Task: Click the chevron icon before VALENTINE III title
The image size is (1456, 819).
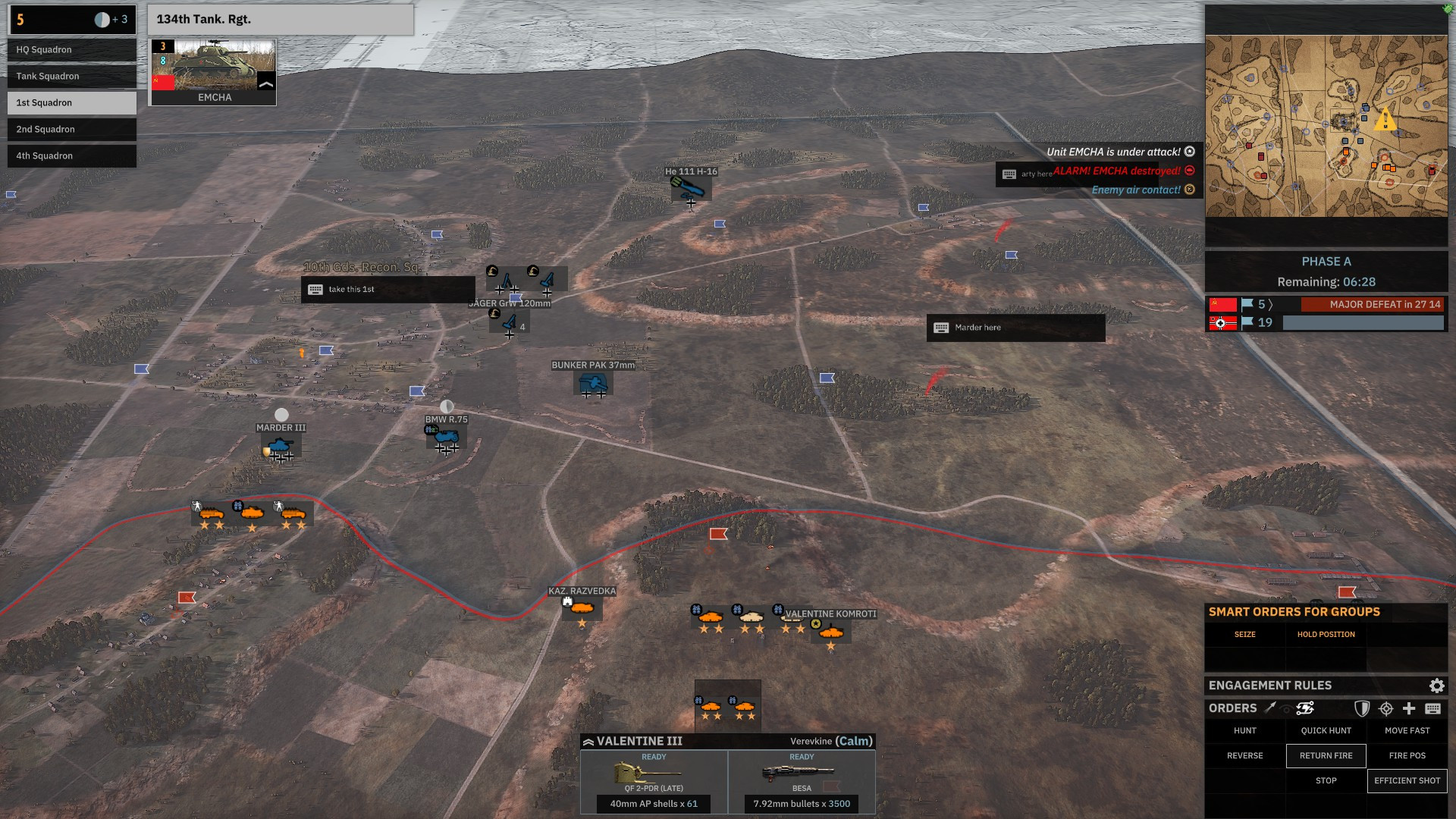Action: pos(588,741)
